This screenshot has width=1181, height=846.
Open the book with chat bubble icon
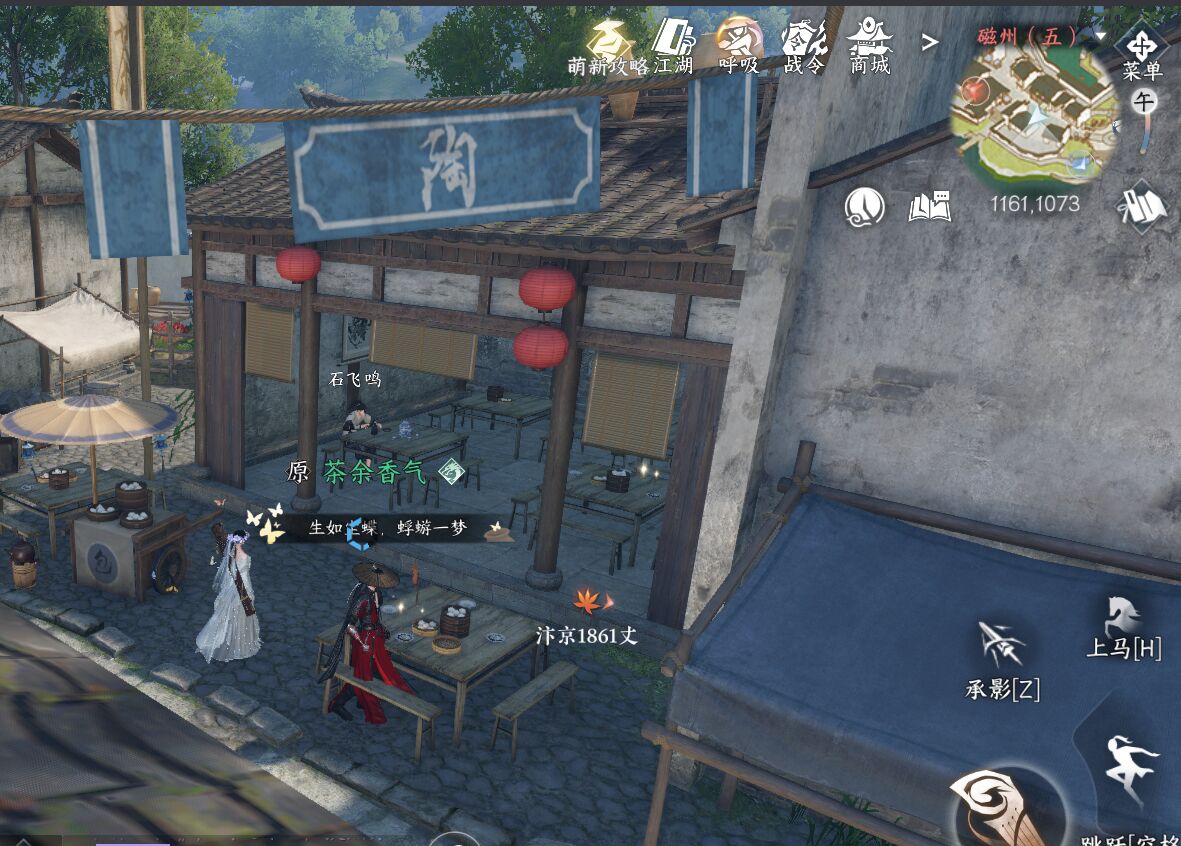929,207
